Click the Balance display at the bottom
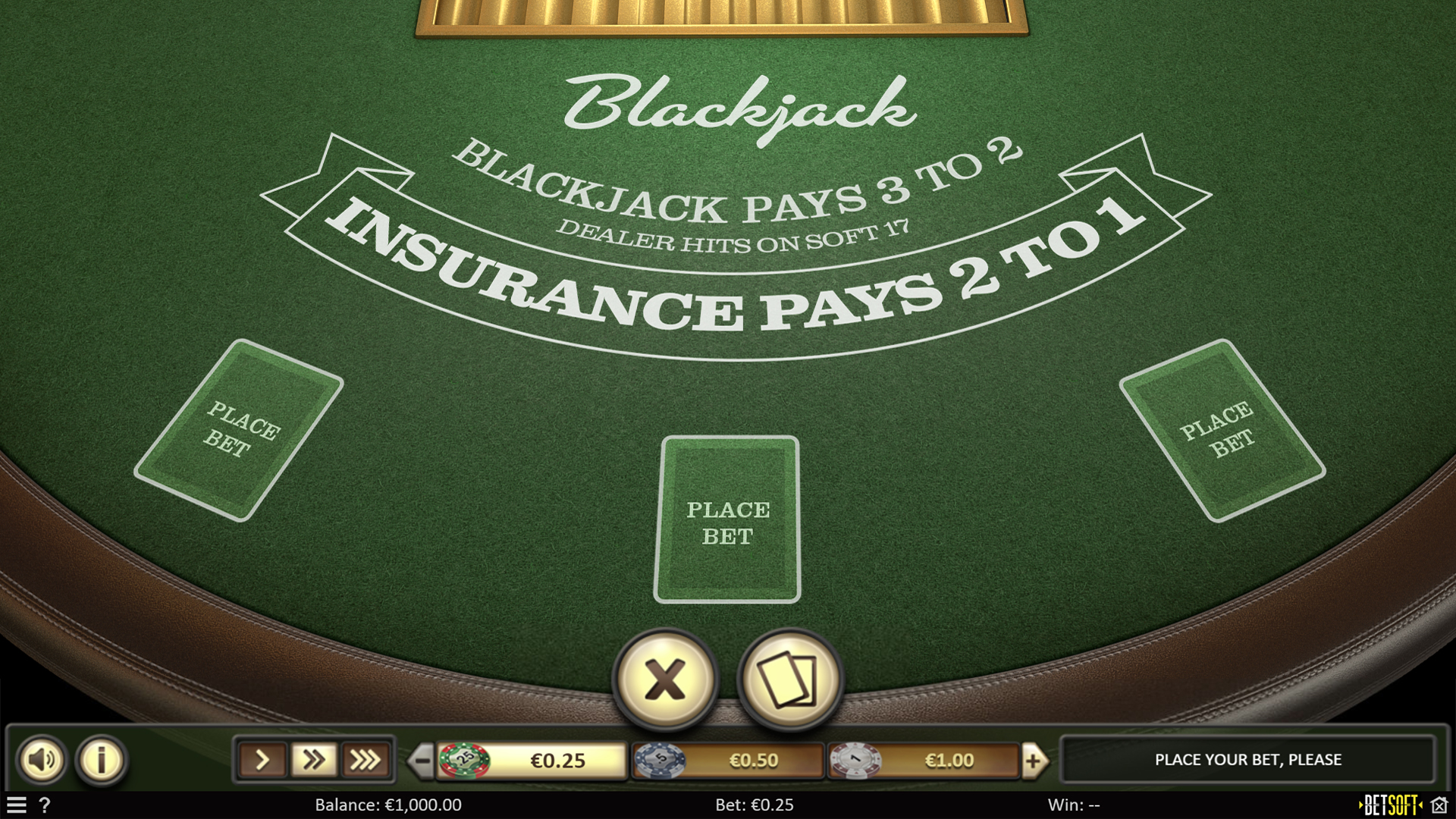 pos(389,805)
